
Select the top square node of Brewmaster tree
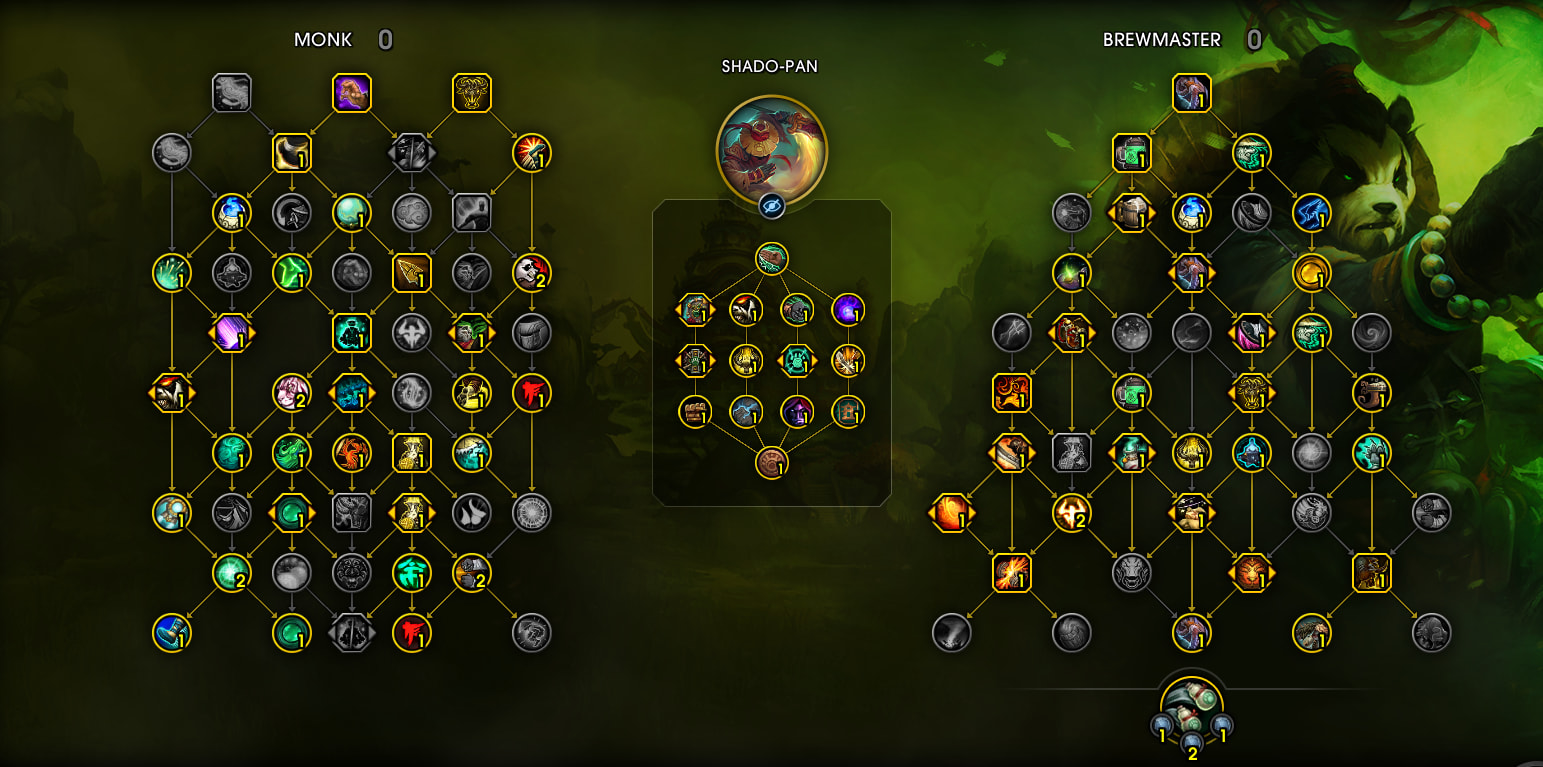point(1191,93)
